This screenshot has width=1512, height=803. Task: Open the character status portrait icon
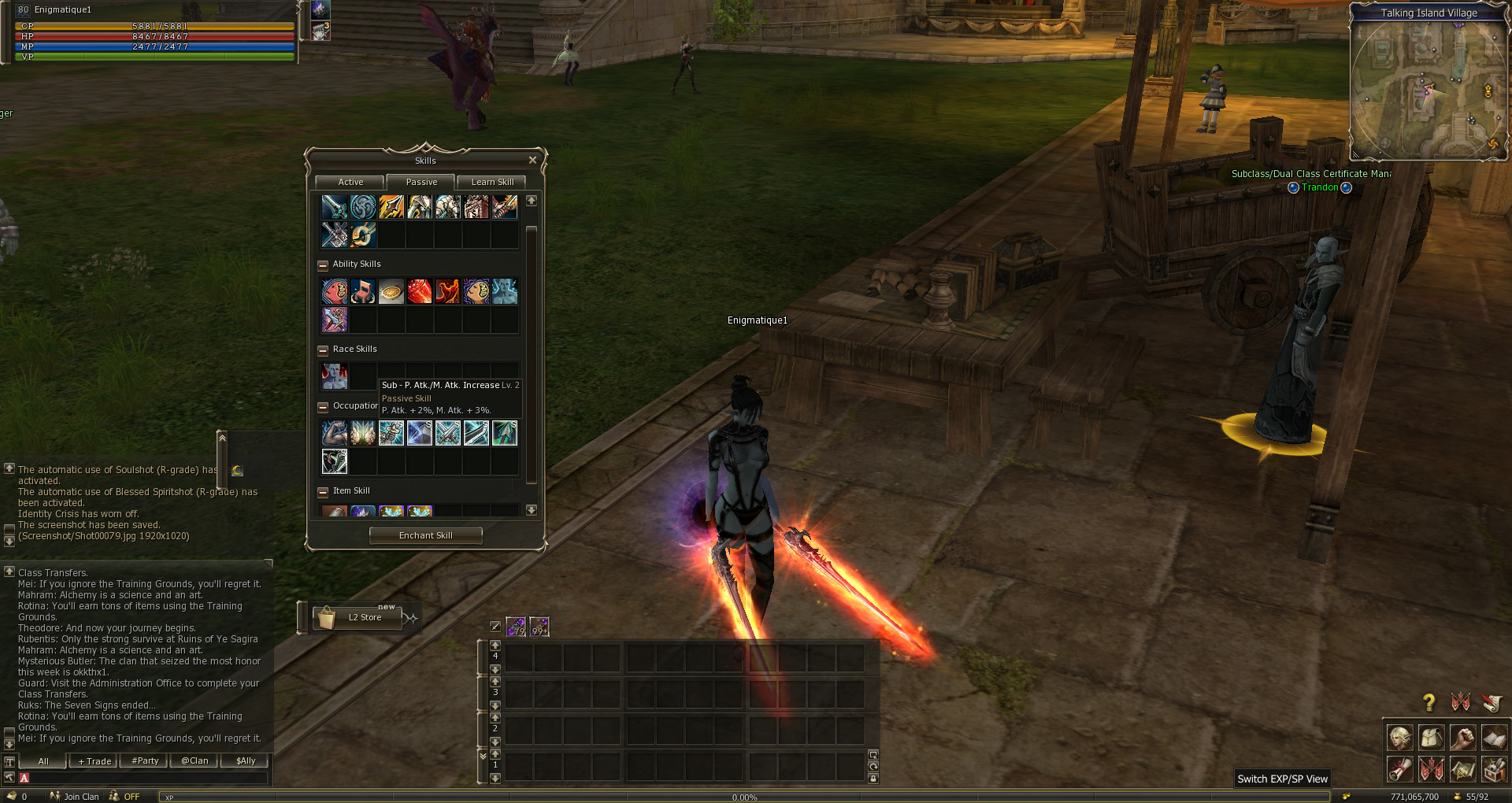1399,738
